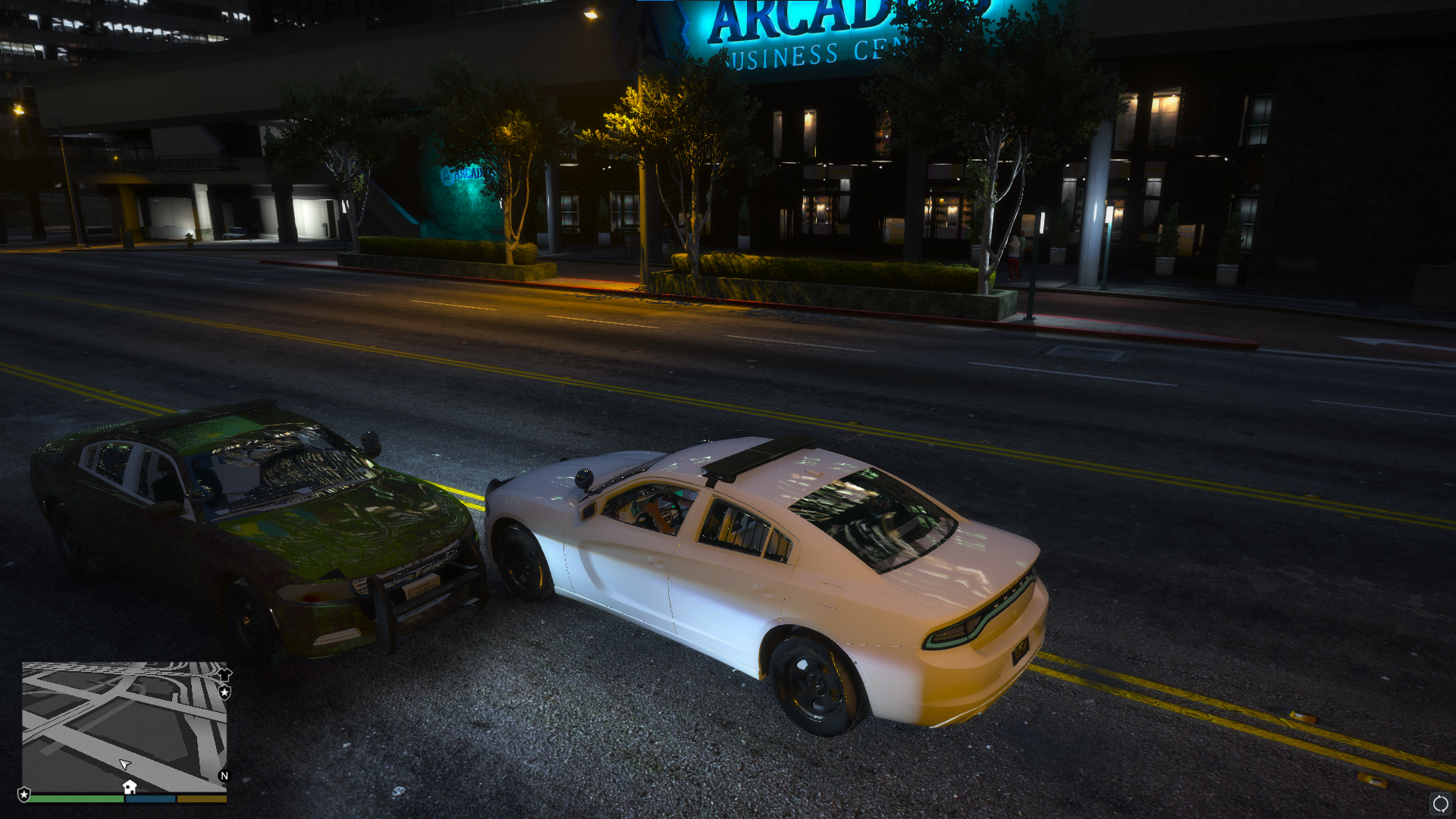This screenshot has height=819, width=1456.
Task: Select the clothing store shirt blip
Action: point(224,673)
